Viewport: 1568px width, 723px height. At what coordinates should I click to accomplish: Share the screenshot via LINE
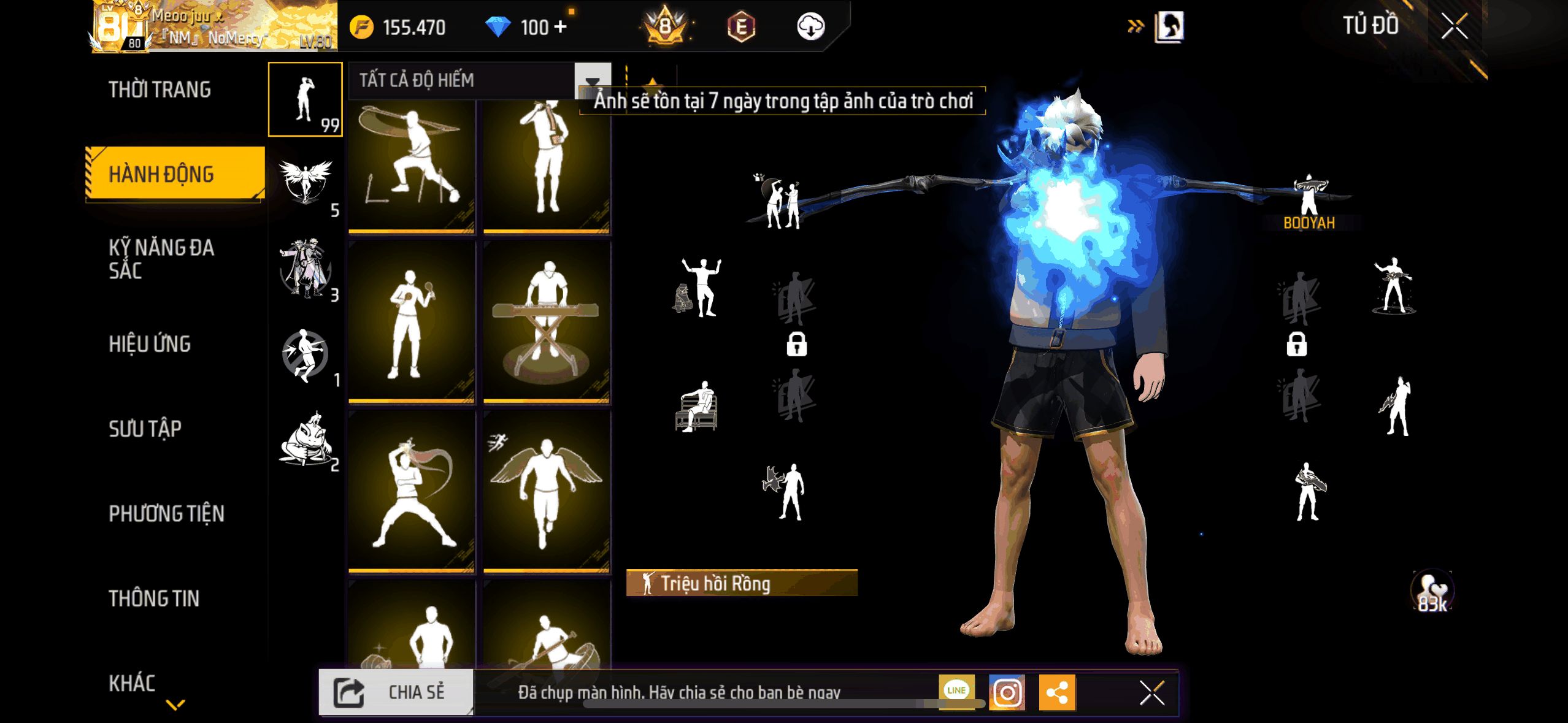point(956,690)
